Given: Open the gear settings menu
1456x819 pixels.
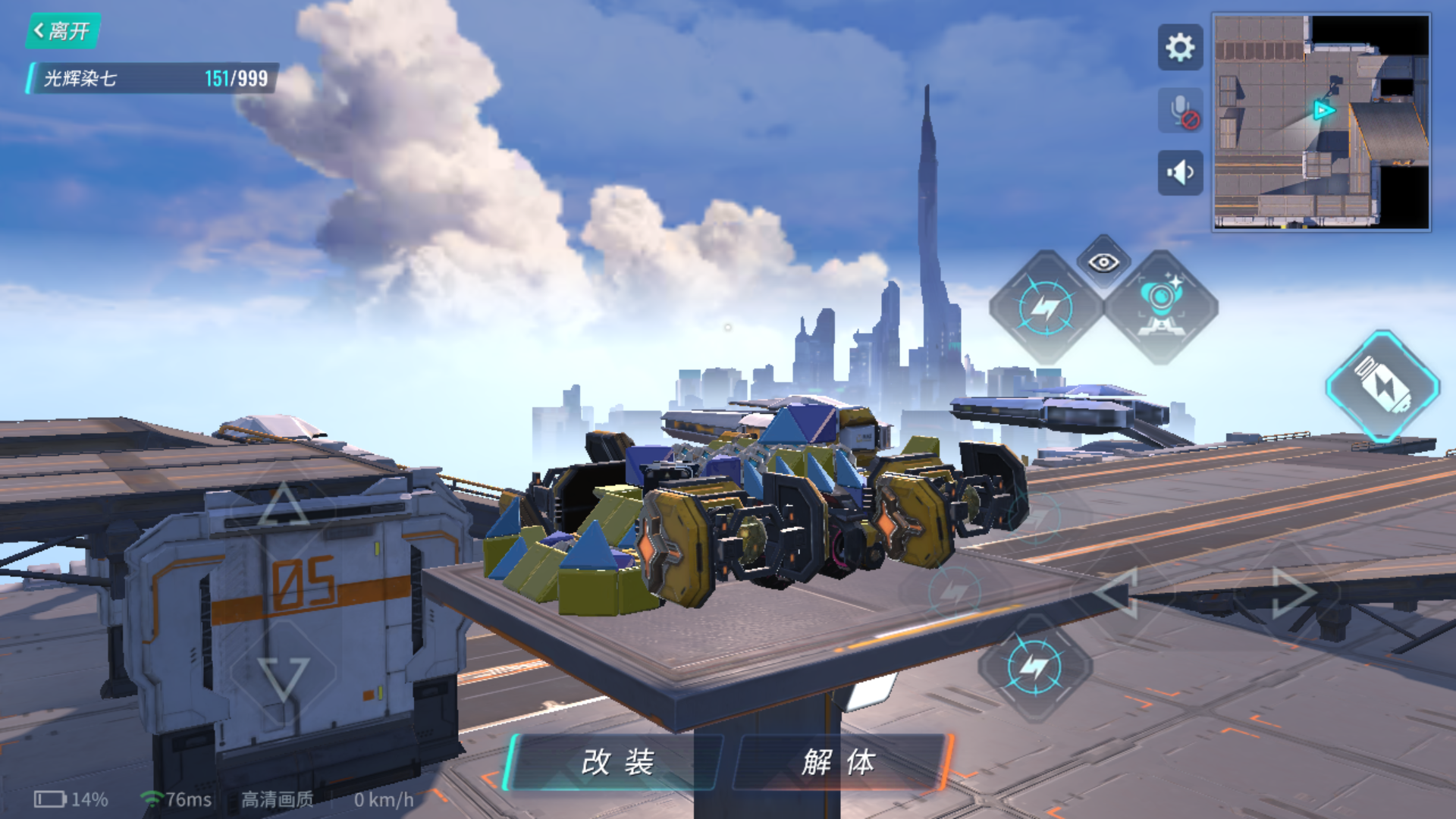Looking at the screenshot, I should coord(1180,48).
